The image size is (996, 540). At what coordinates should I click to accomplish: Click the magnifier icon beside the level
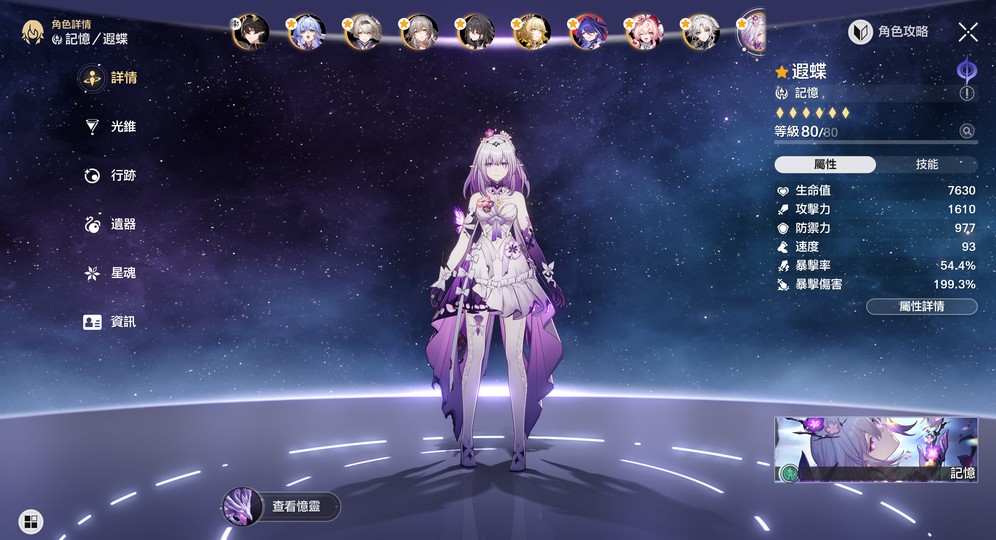tap(967, 131)
